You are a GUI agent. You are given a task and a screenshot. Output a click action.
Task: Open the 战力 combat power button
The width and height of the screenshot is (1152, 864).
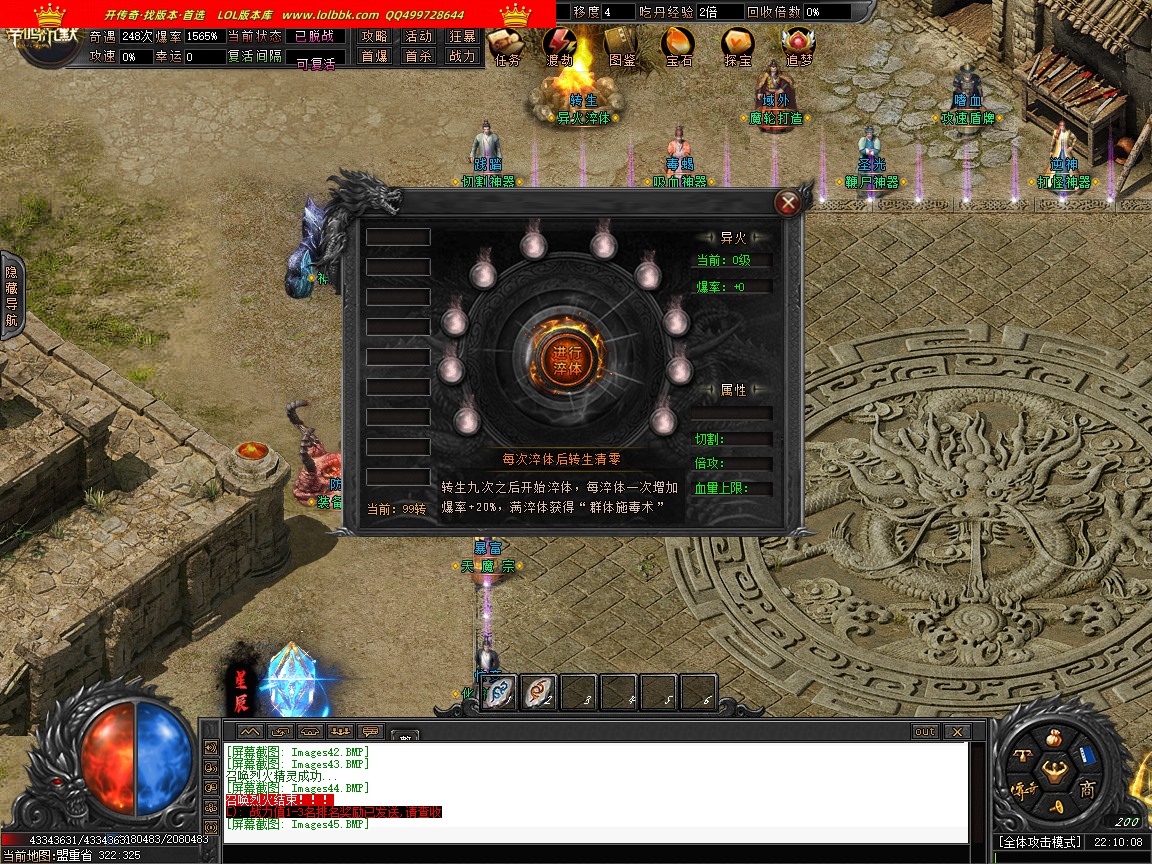pyautogui.click(x=462, y=56)
